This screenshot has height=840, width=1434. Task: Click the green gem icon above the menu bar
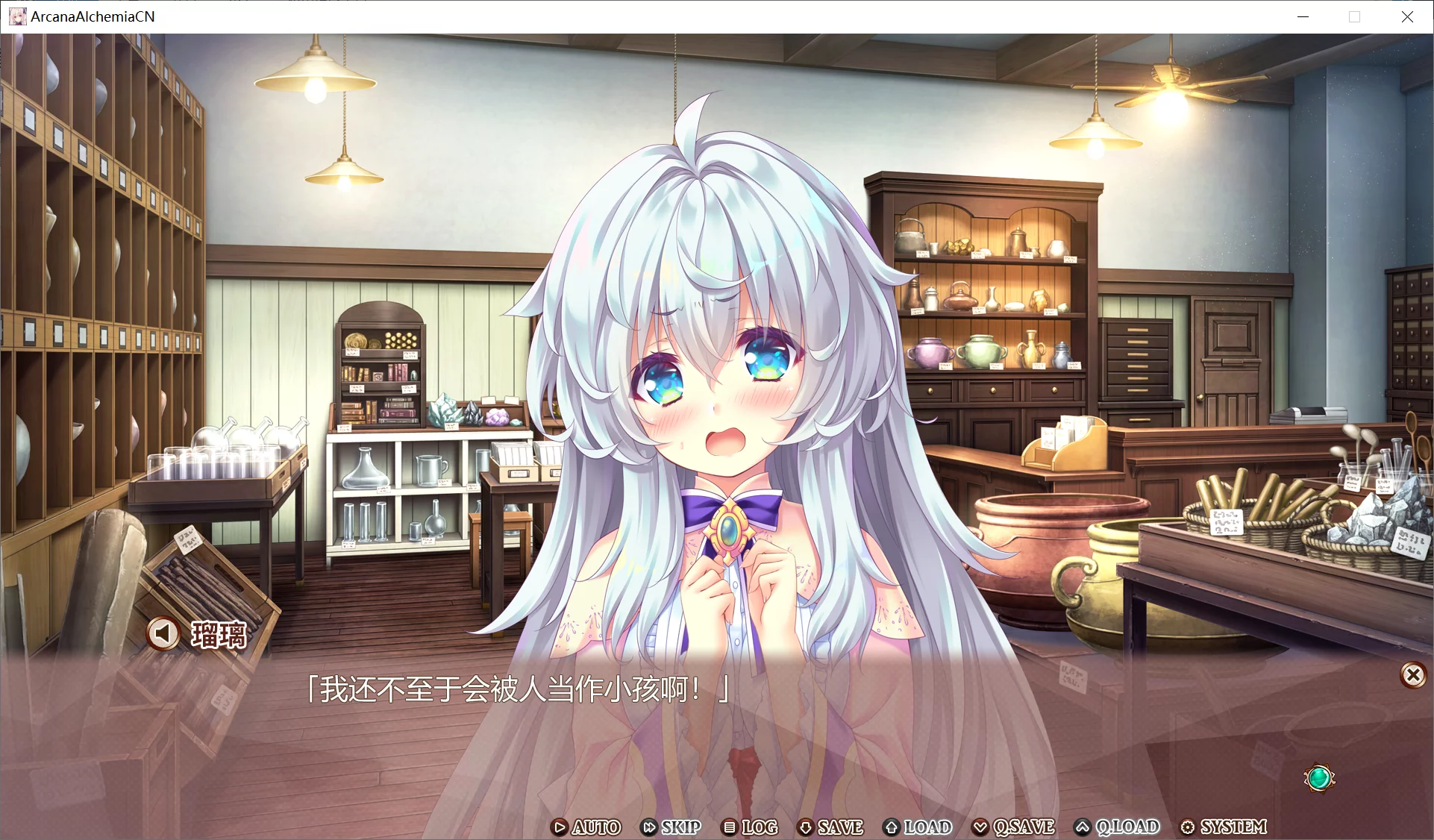point(1319,778)
